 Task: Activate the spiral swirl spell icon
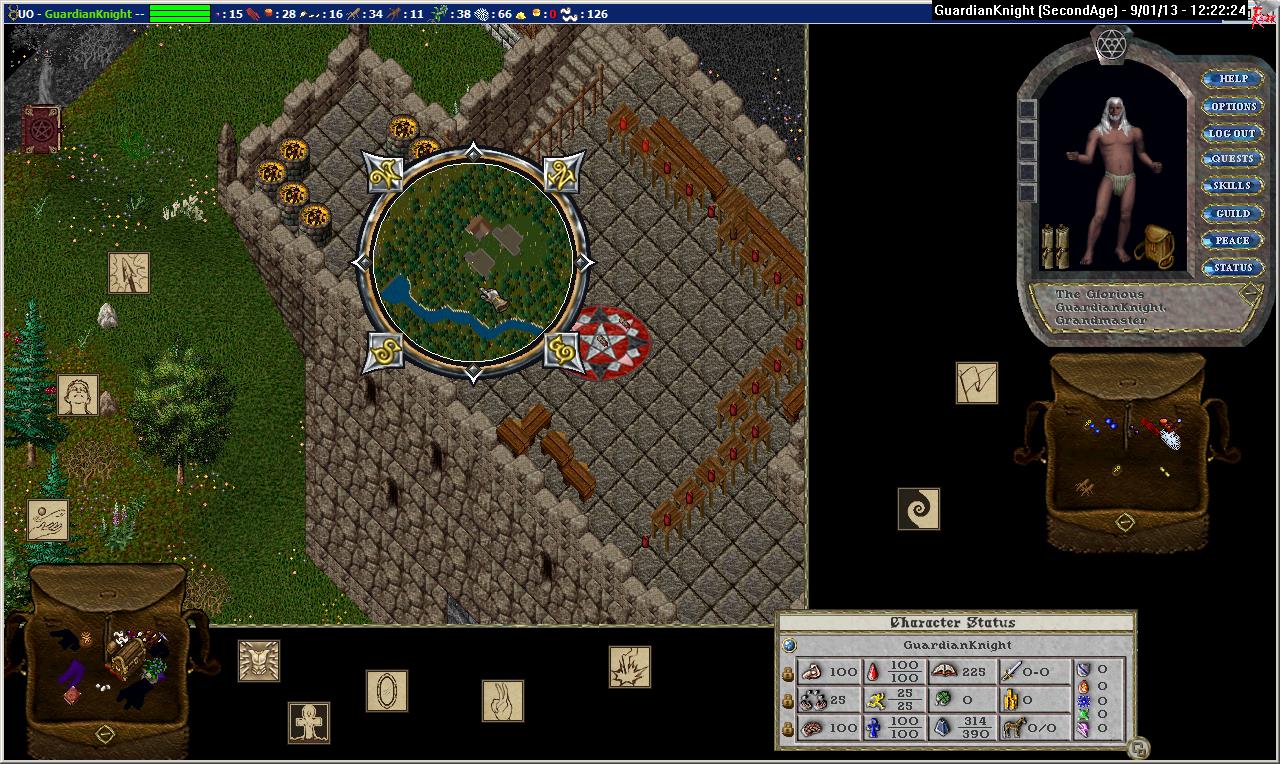click(919, 509)
